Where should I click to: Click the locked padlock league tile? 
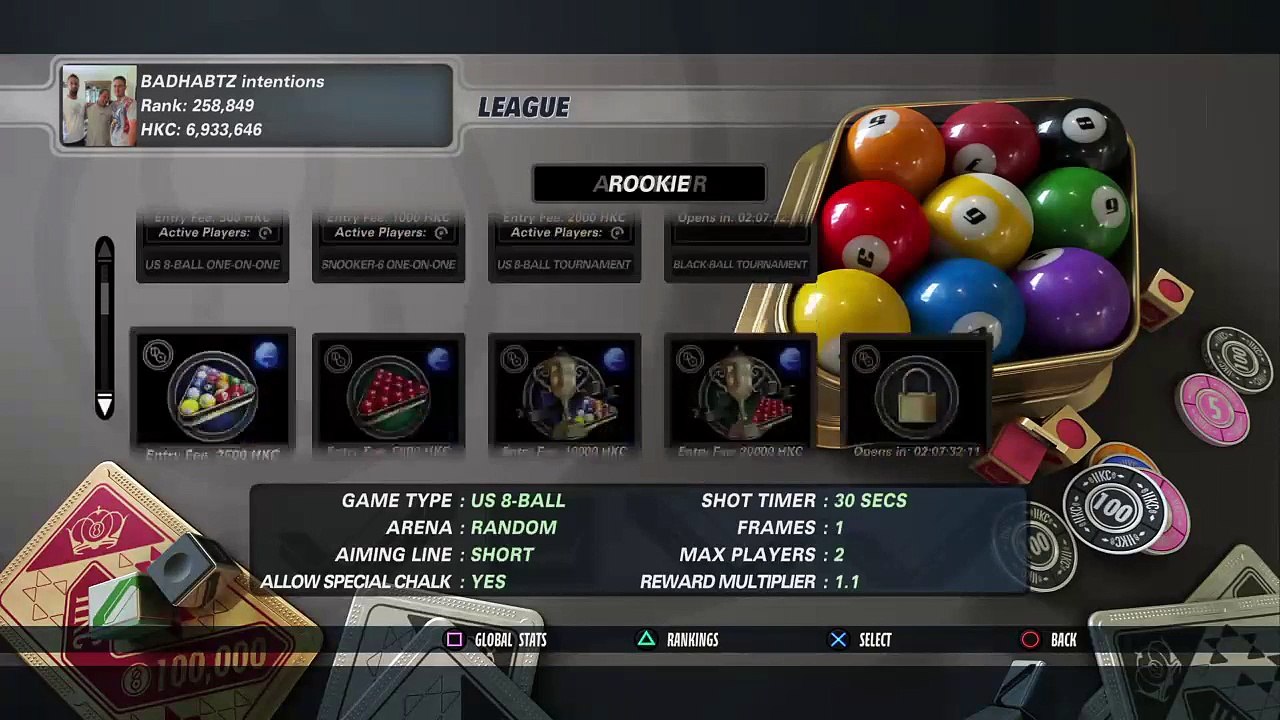click(x=916, y=394)
